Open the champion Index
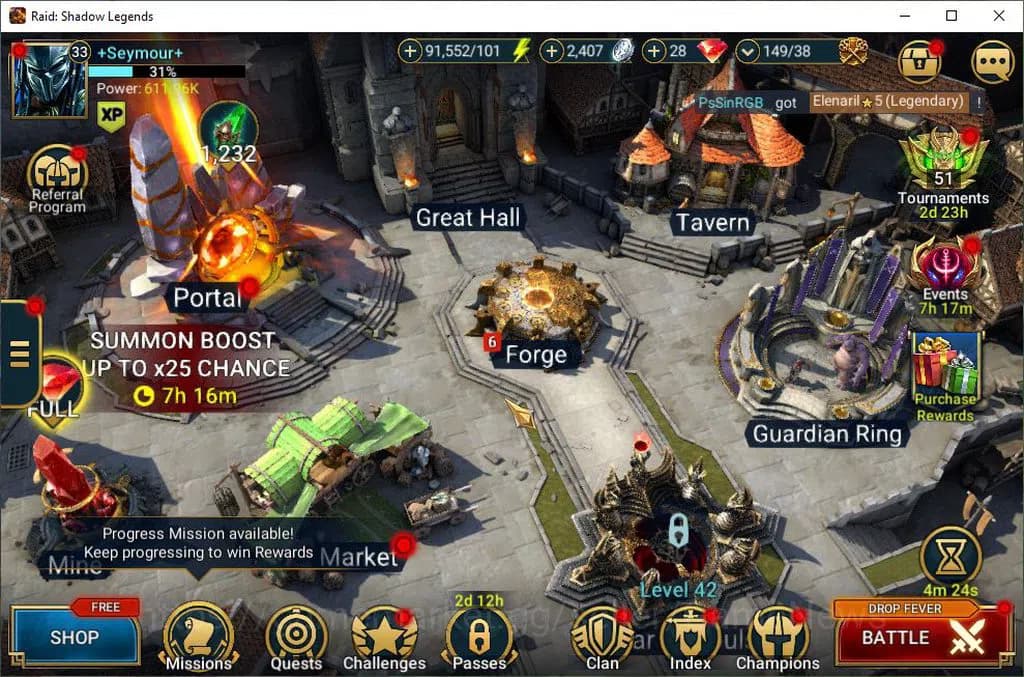The image size is (1024, 677). pyautogui.click(x=690, y=636)
